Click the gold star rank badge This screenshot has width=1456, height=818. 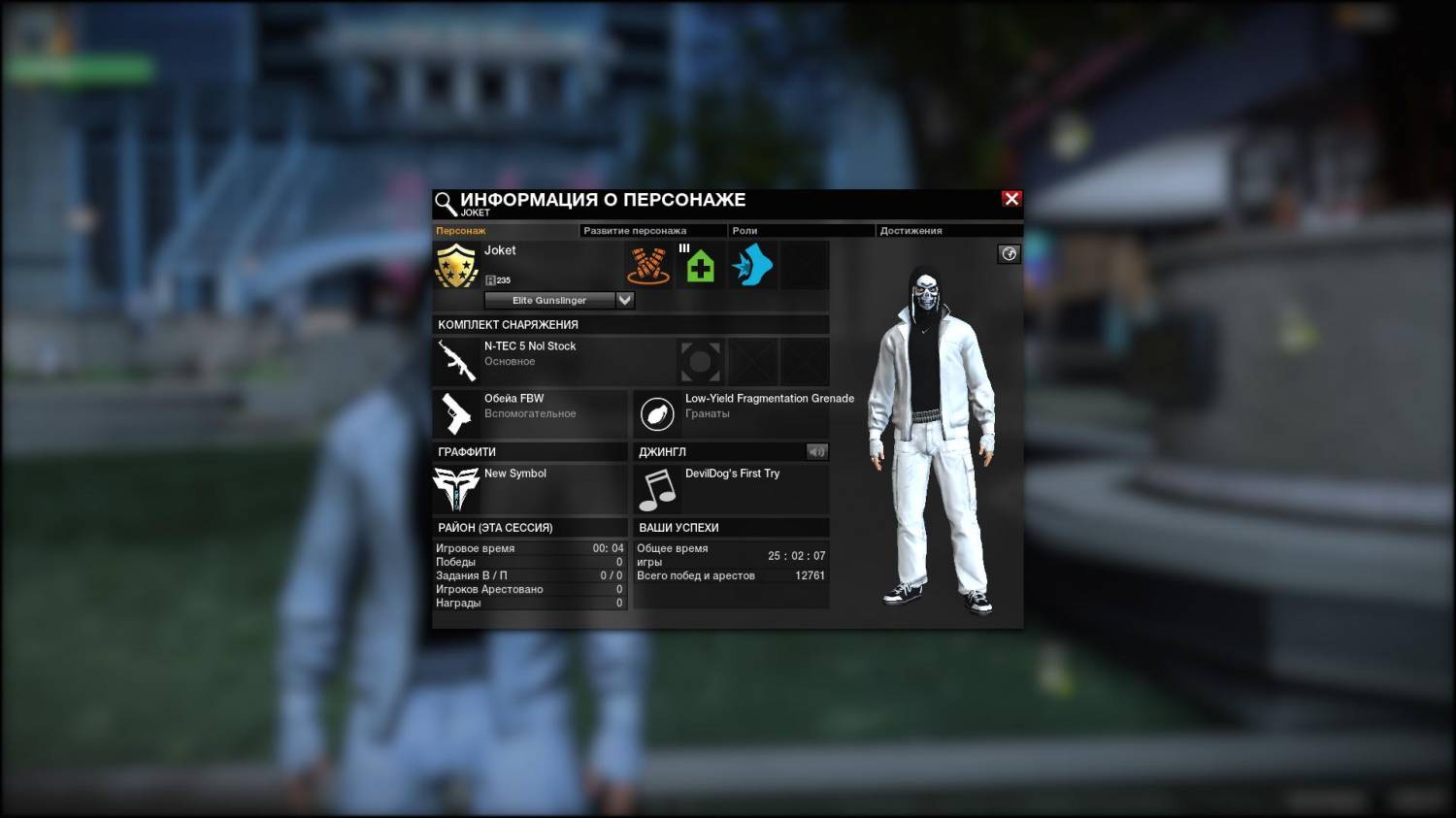point(456,265)
